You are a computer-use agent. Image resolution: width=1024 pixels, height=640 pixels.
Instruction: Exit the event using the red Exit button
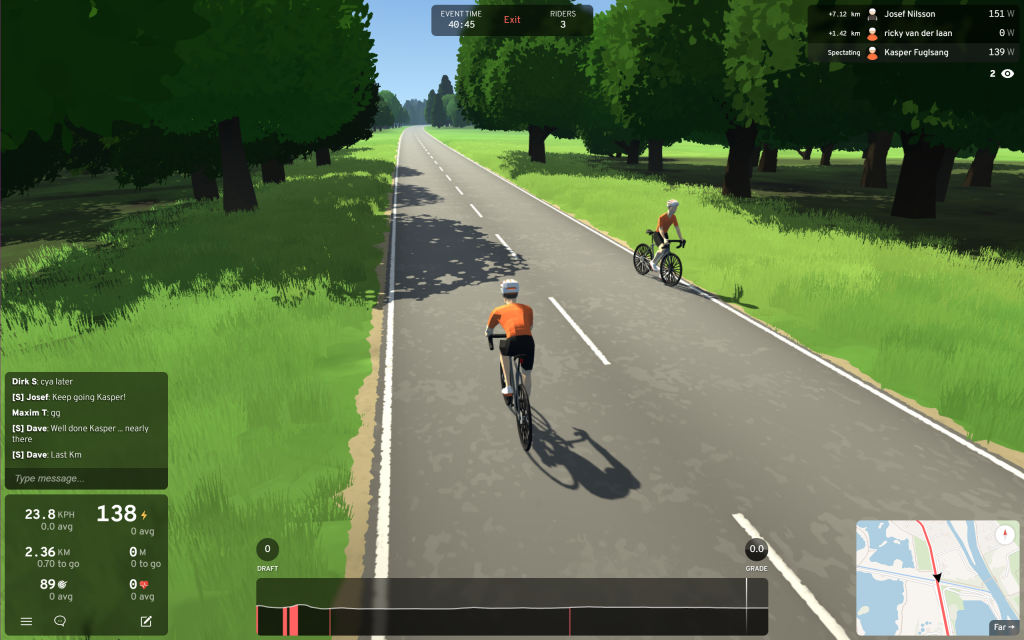click(512, 20)
